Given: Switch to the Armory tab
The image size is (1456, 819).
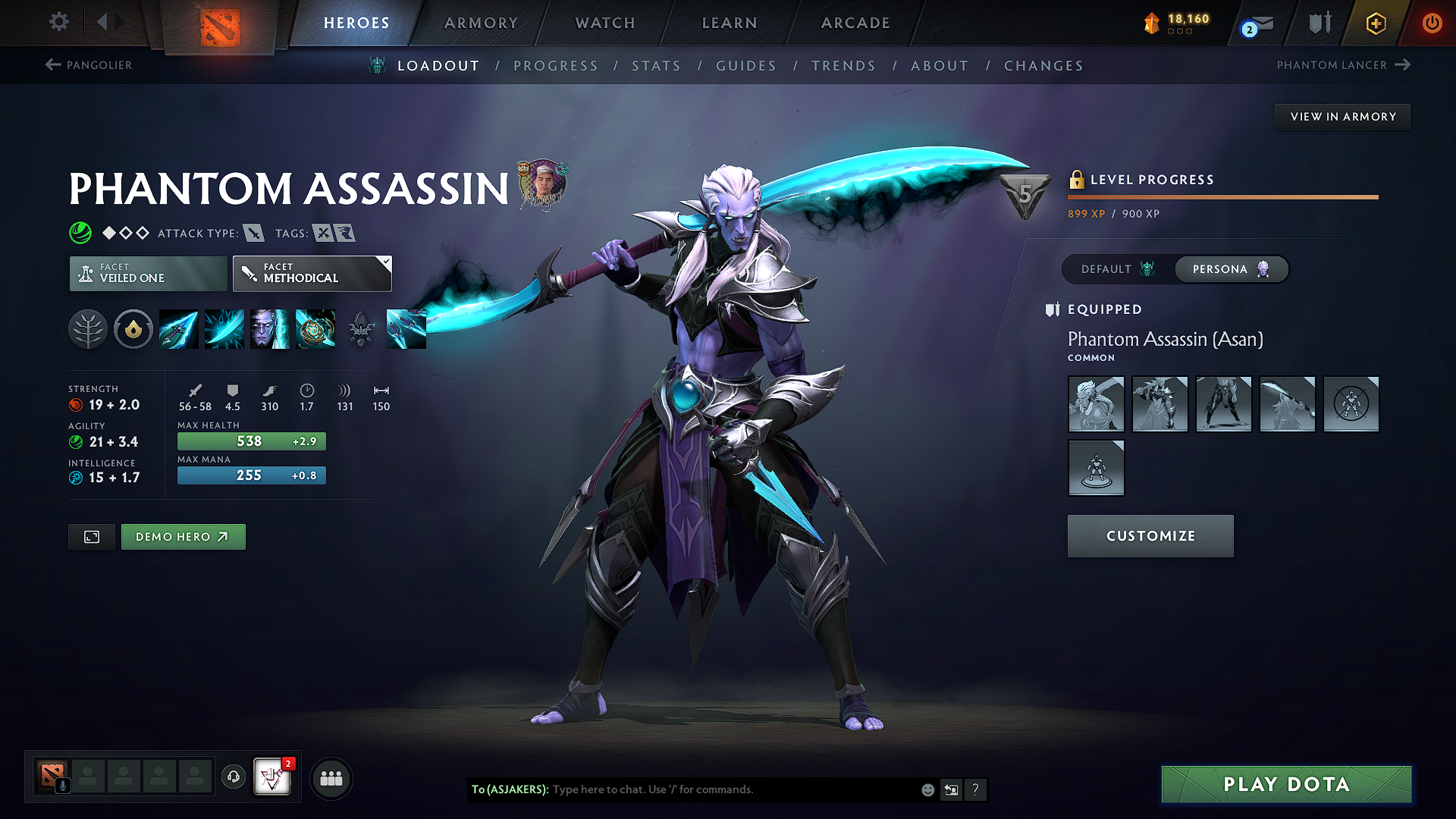Looking at the screenshot, I should tap(481, 23).
